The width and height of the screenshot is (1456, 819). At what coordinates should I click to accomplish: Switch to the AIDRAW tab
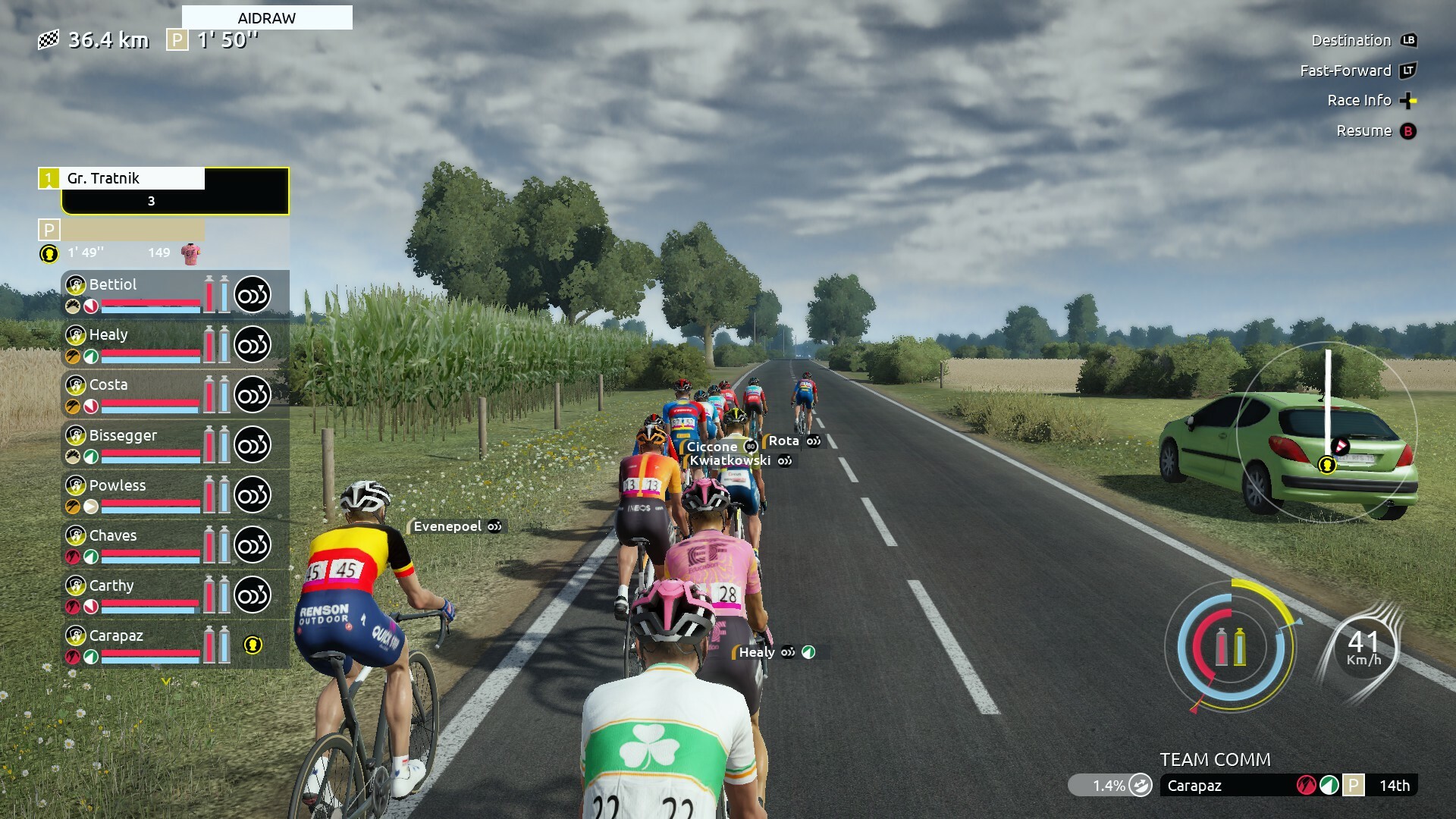266,17
